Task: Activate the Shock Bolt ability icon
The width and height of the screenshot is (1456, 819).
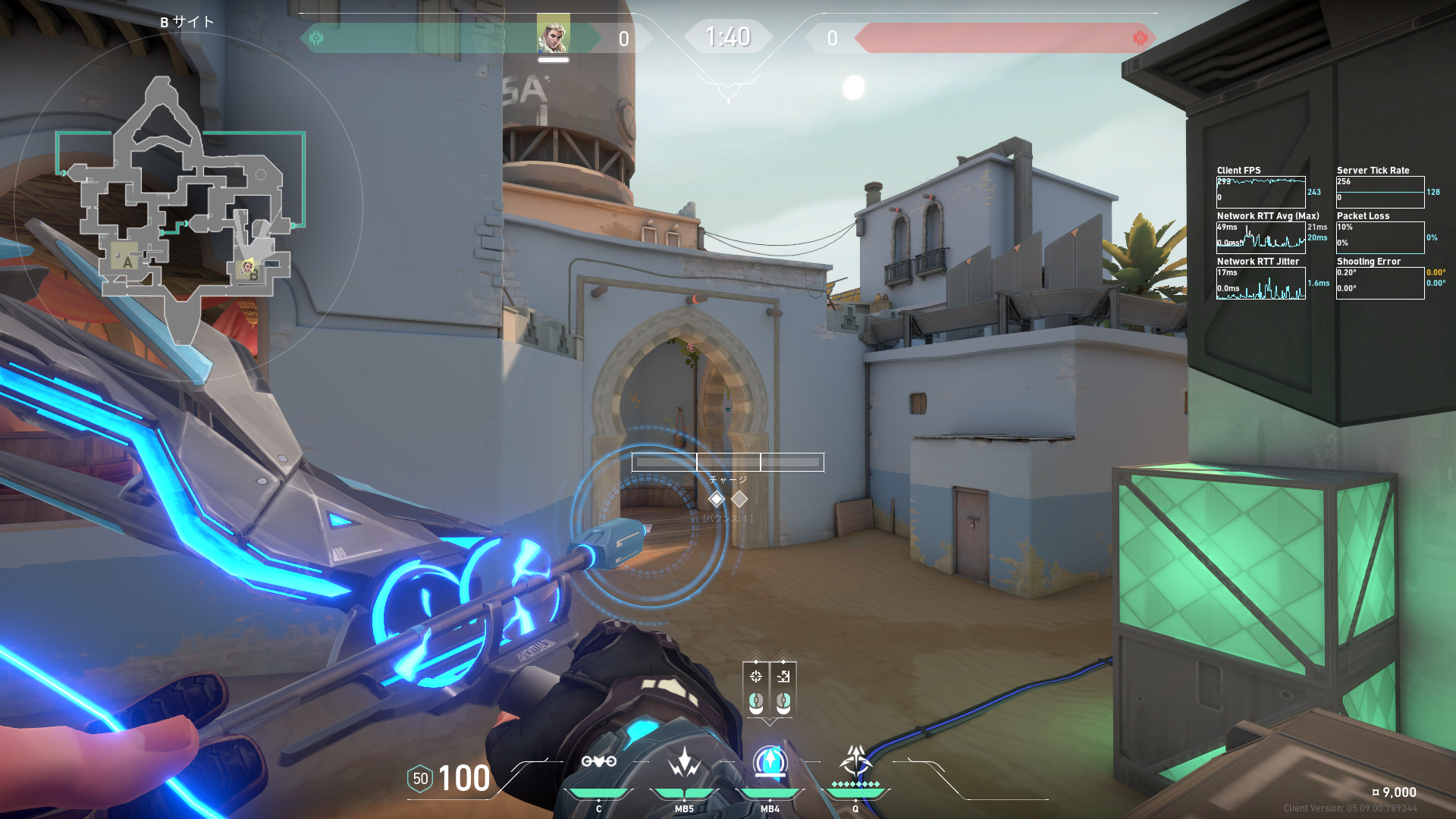Action: 684,761
